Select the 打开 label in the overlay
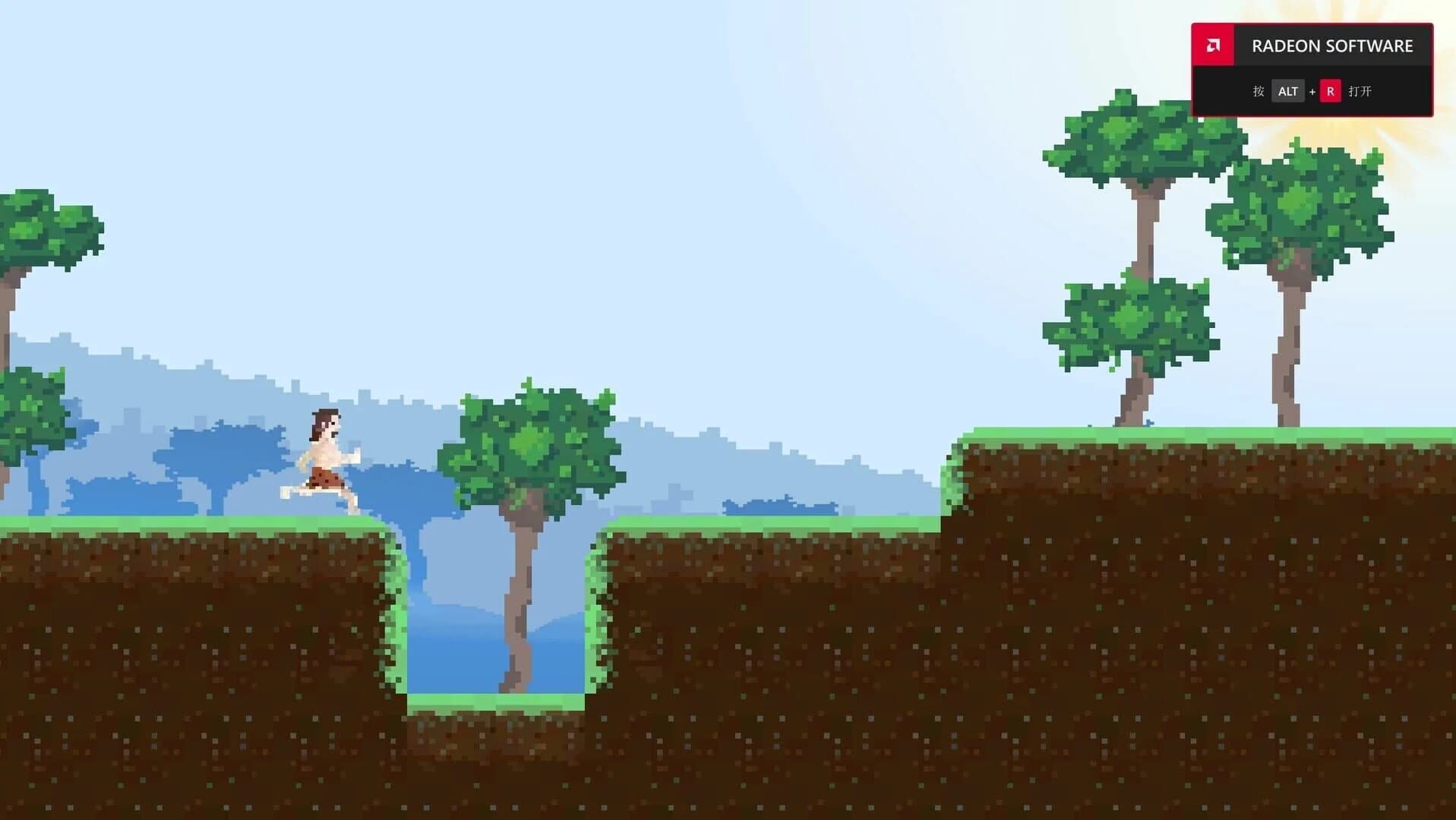Image resolution: width=1456 pixels, height=820 pixels. (1360, 91)
